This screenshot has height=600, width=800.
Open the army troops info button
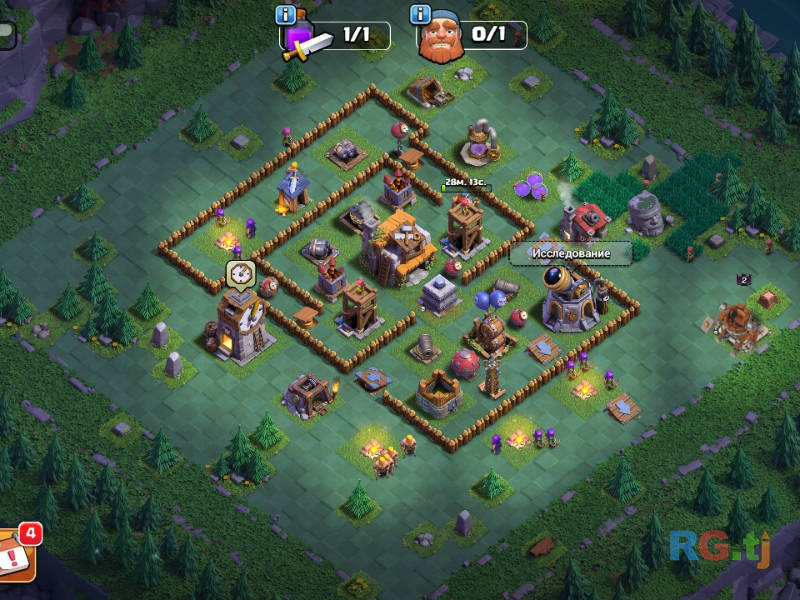click(287, 14)
